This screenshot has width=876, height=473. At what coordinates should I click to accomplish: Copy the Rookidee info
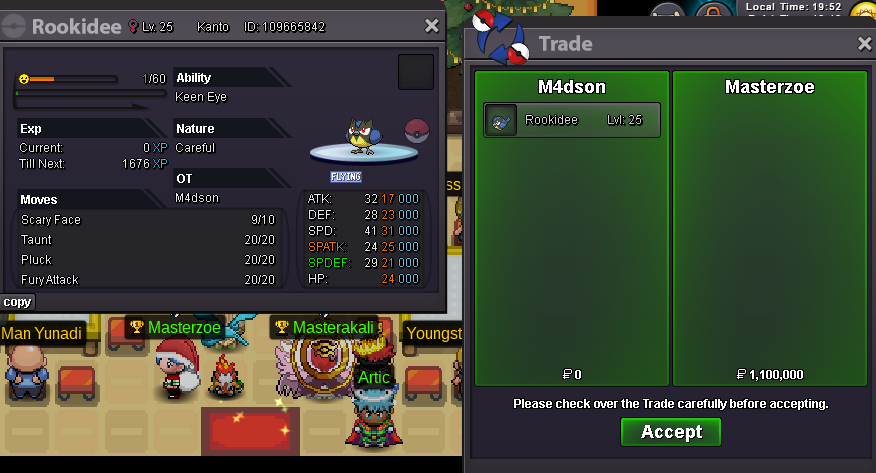17,301
